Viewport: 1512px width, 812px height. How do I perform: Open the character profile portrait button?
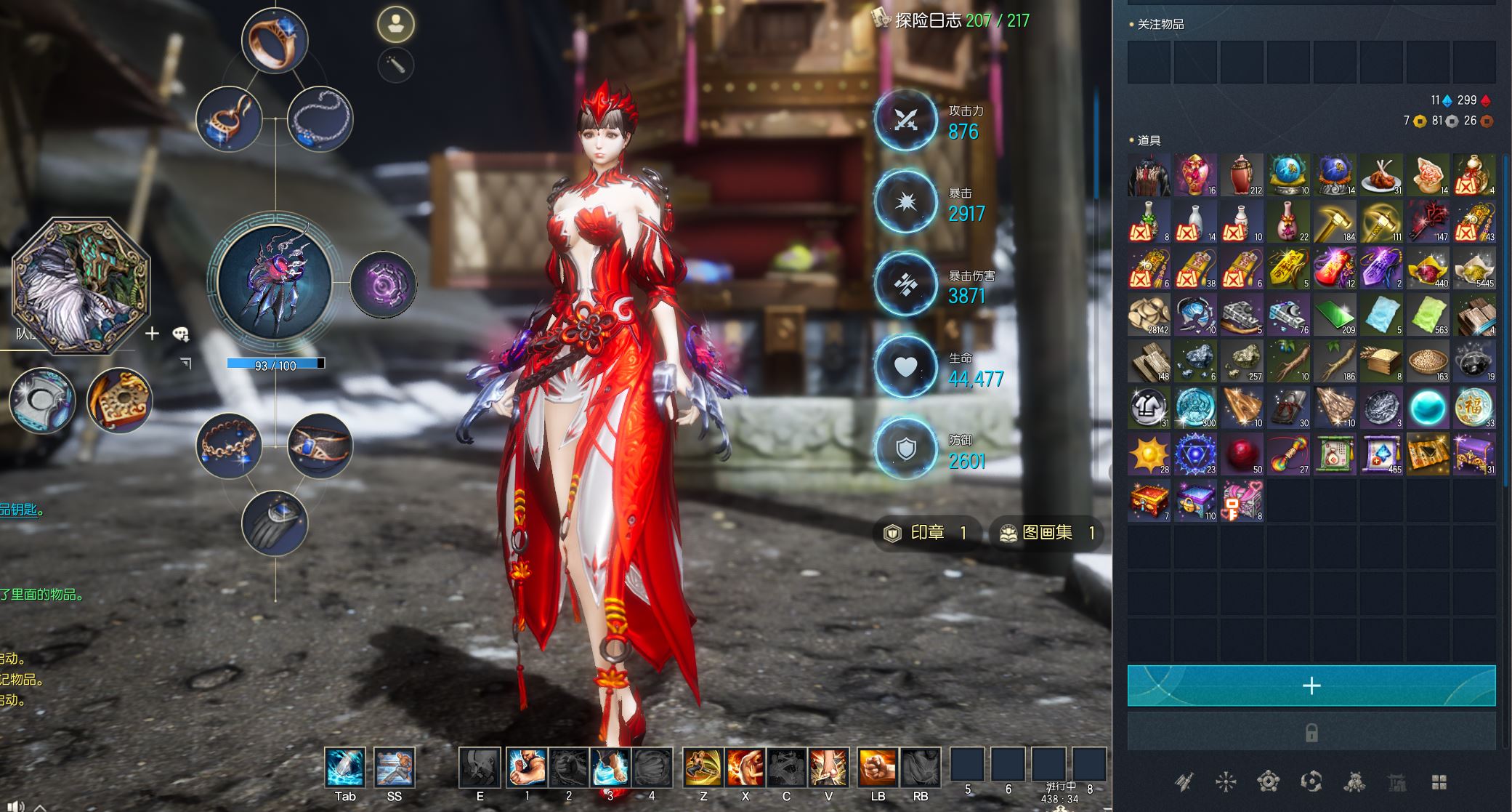[396, 25]
